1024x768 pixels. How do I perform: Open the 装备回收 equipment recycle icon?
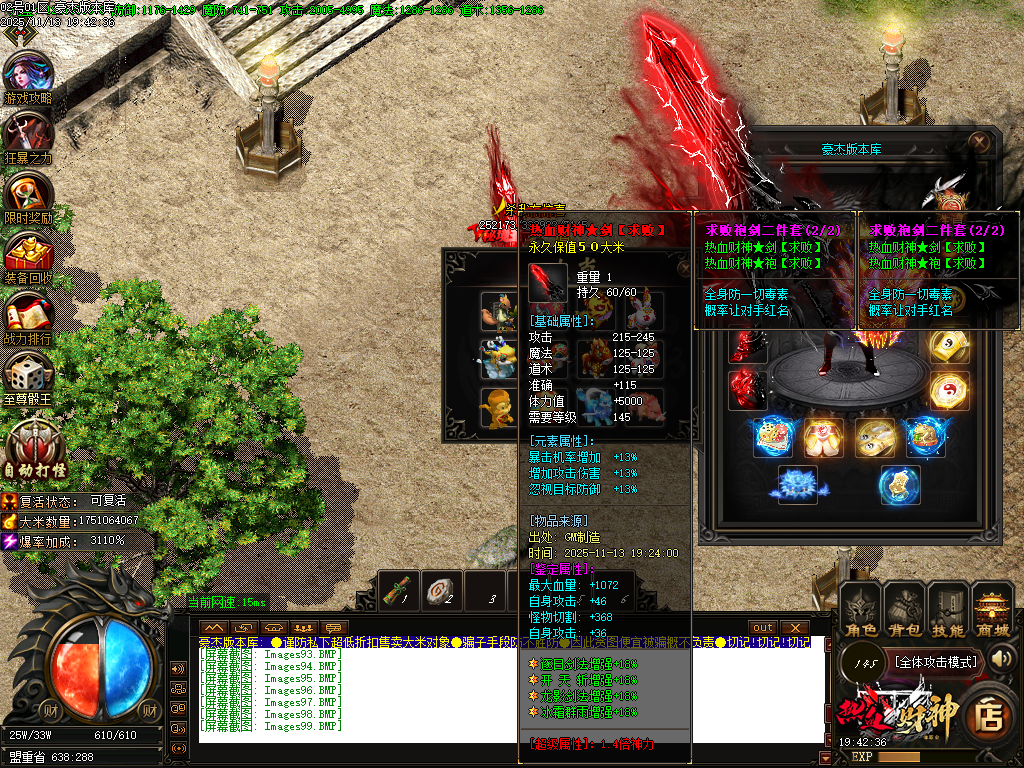click(28, 255)
